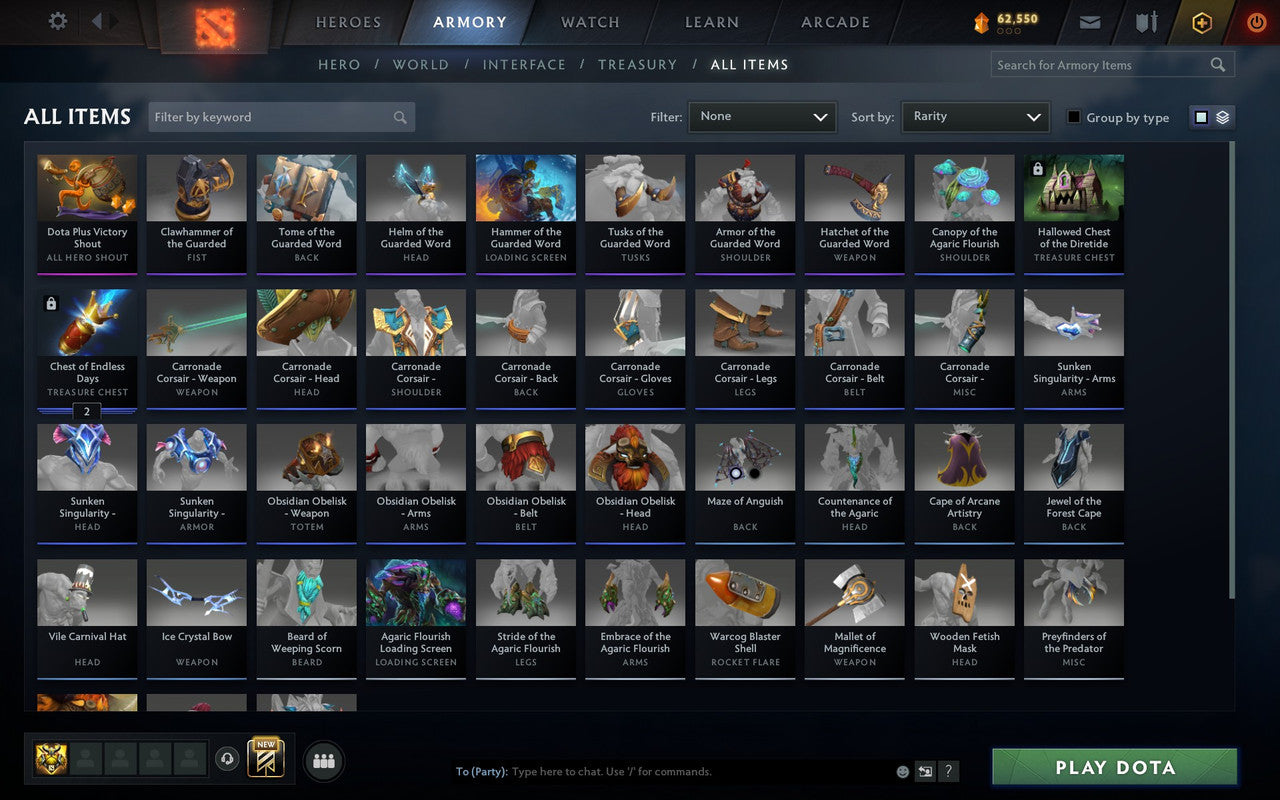Open the battle pass icon marked NEW

(265, 760)
